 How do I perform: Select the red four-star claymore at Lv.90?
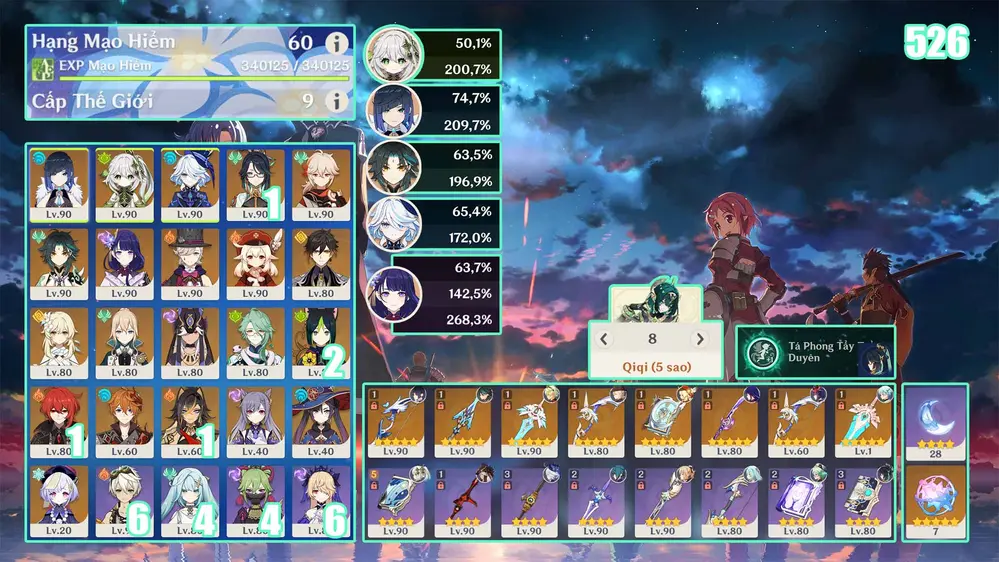click(464, 499)
